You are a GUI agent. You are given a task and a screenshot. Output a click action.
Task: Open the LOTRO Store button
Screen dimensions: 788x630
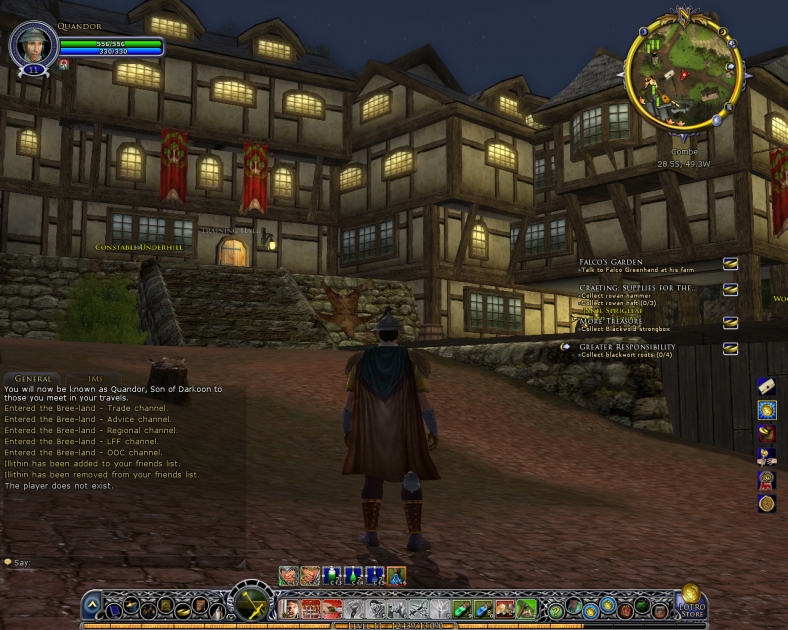691,602
